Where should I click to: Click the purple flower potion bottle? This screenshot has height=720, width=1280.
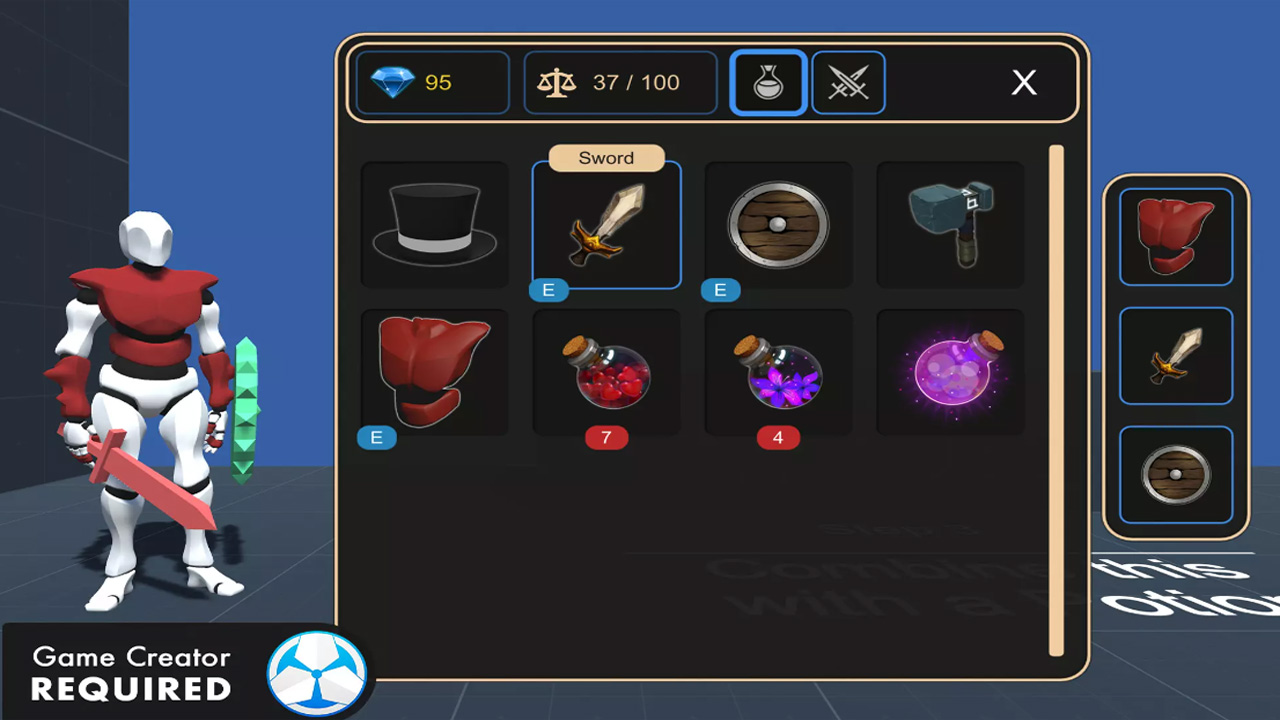(x=778, y=373)
